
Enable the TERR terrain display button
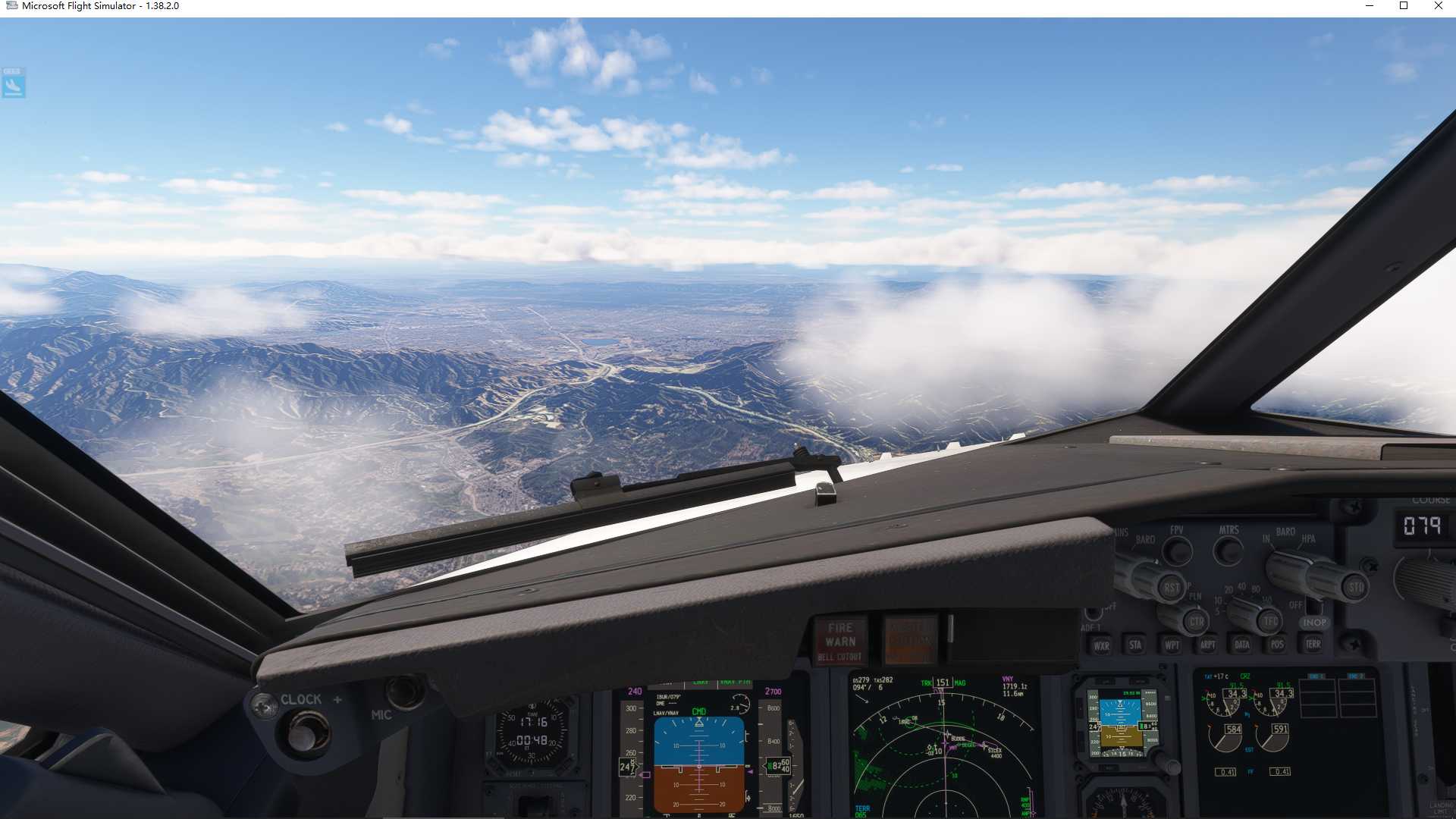point(1314,646)
